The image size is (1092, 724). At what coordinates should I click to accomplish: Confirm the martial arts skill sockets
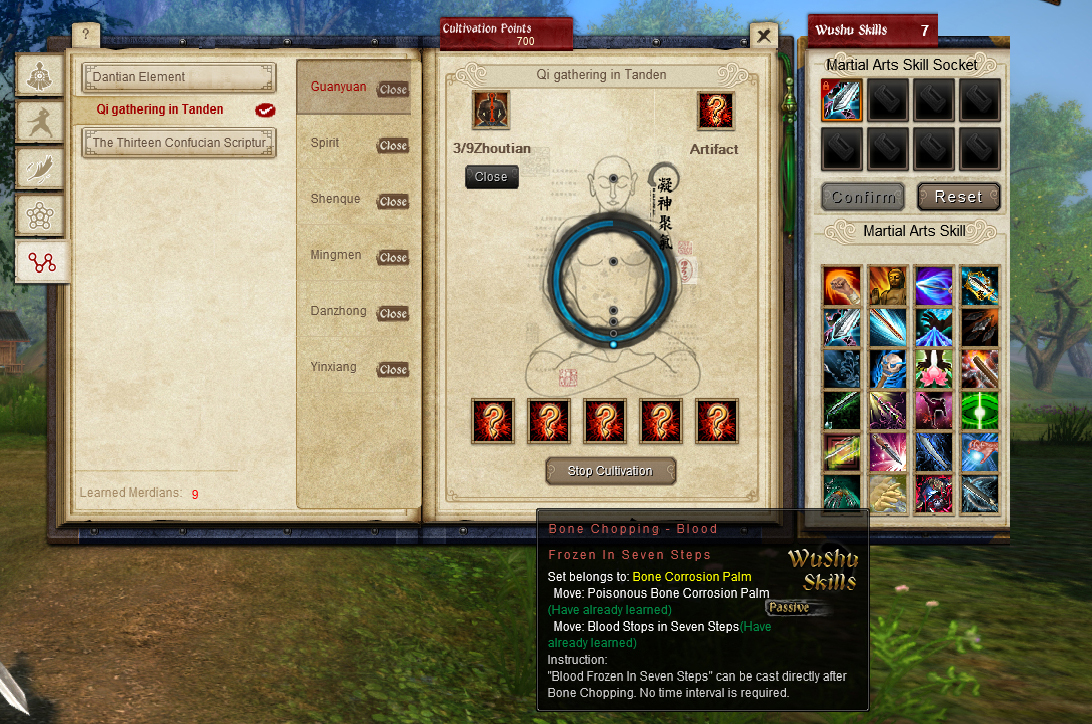pos(864,197)
